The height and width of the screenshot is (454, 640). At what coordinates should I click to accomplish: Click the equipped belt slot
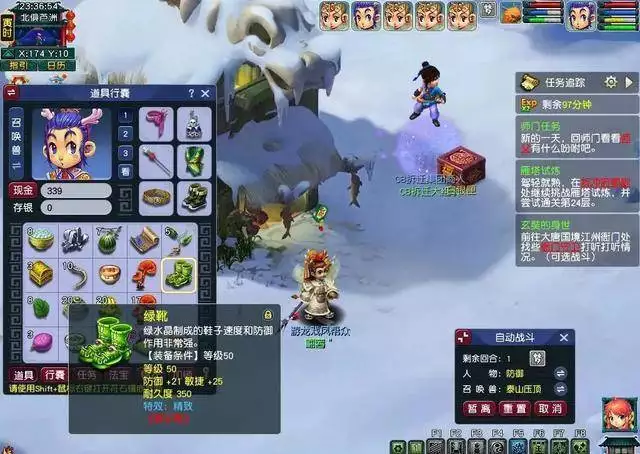(x=155, y=196)
